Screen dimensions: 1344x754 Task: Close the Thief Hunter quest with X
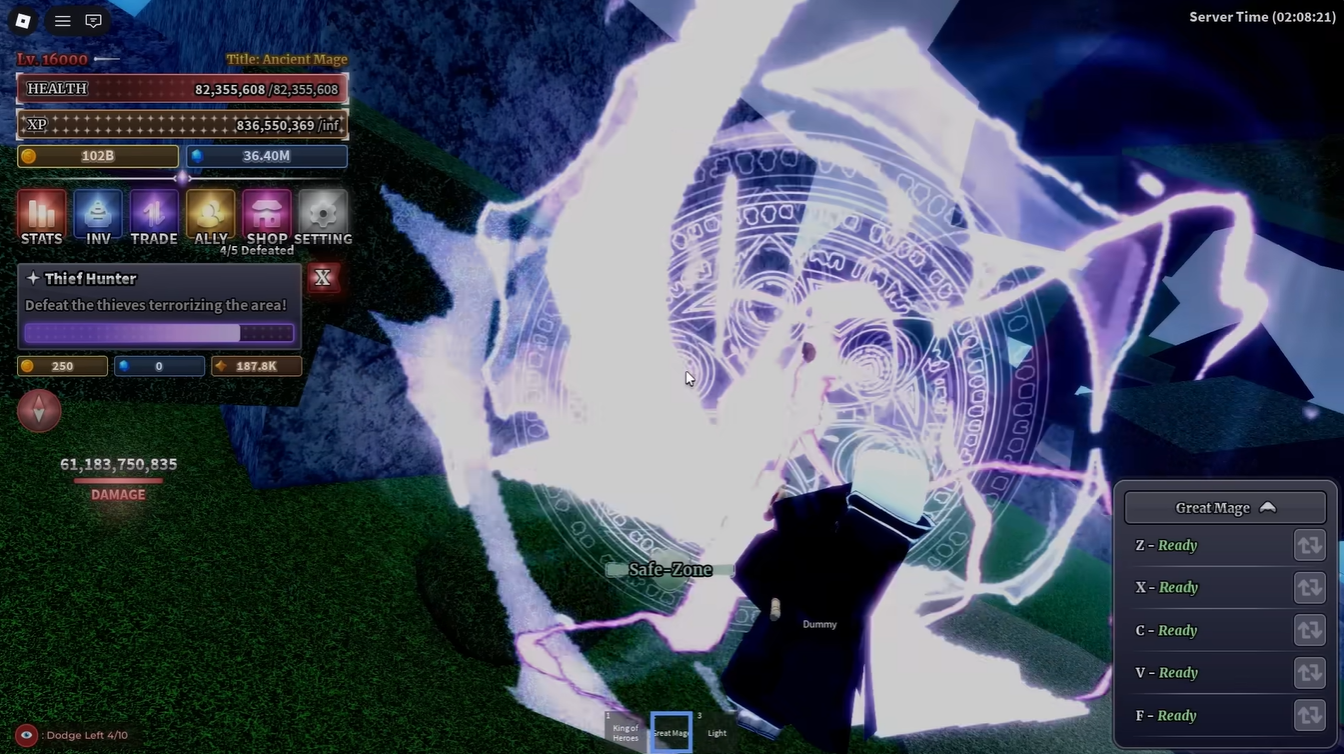coord(322,278)
